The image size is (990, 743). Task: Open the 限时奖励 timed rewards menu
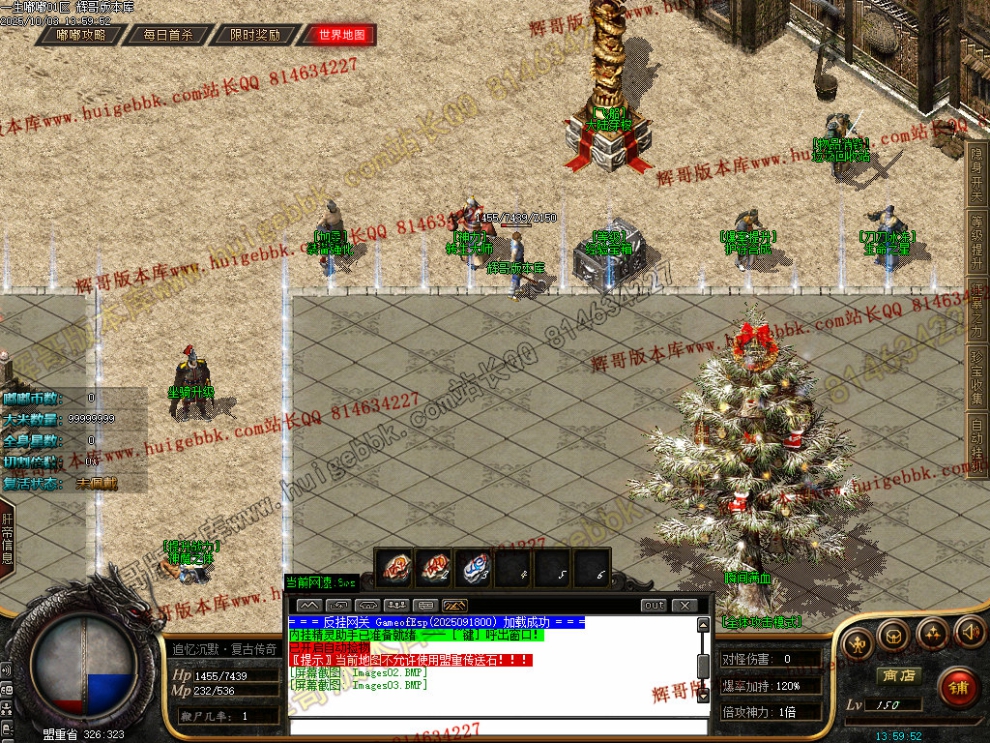[x=255, y=34]
